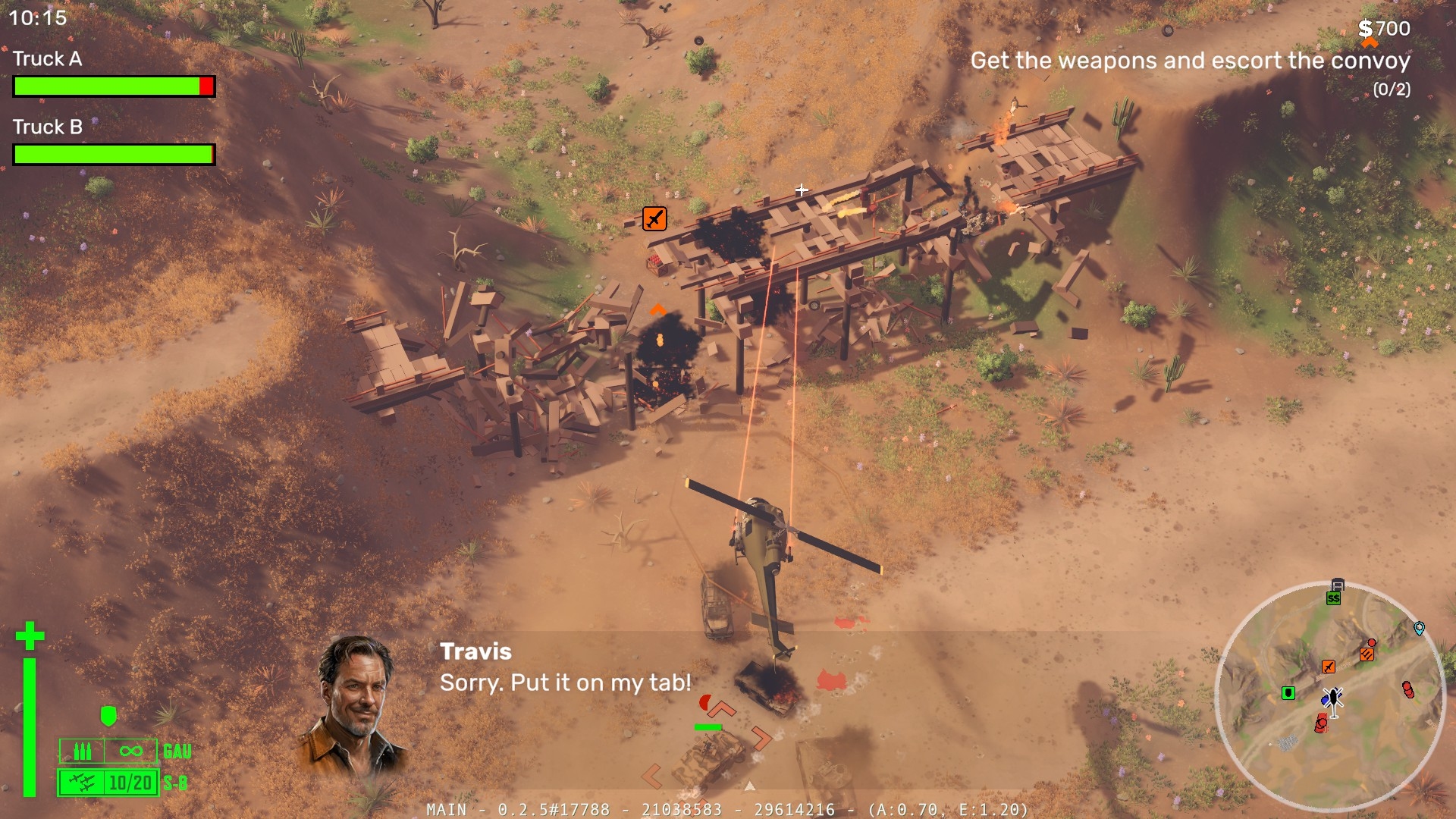Switch to the S-8 rocket weapon slot
This screenshot has height=819, width=1456.
click(x=108, y=783)
